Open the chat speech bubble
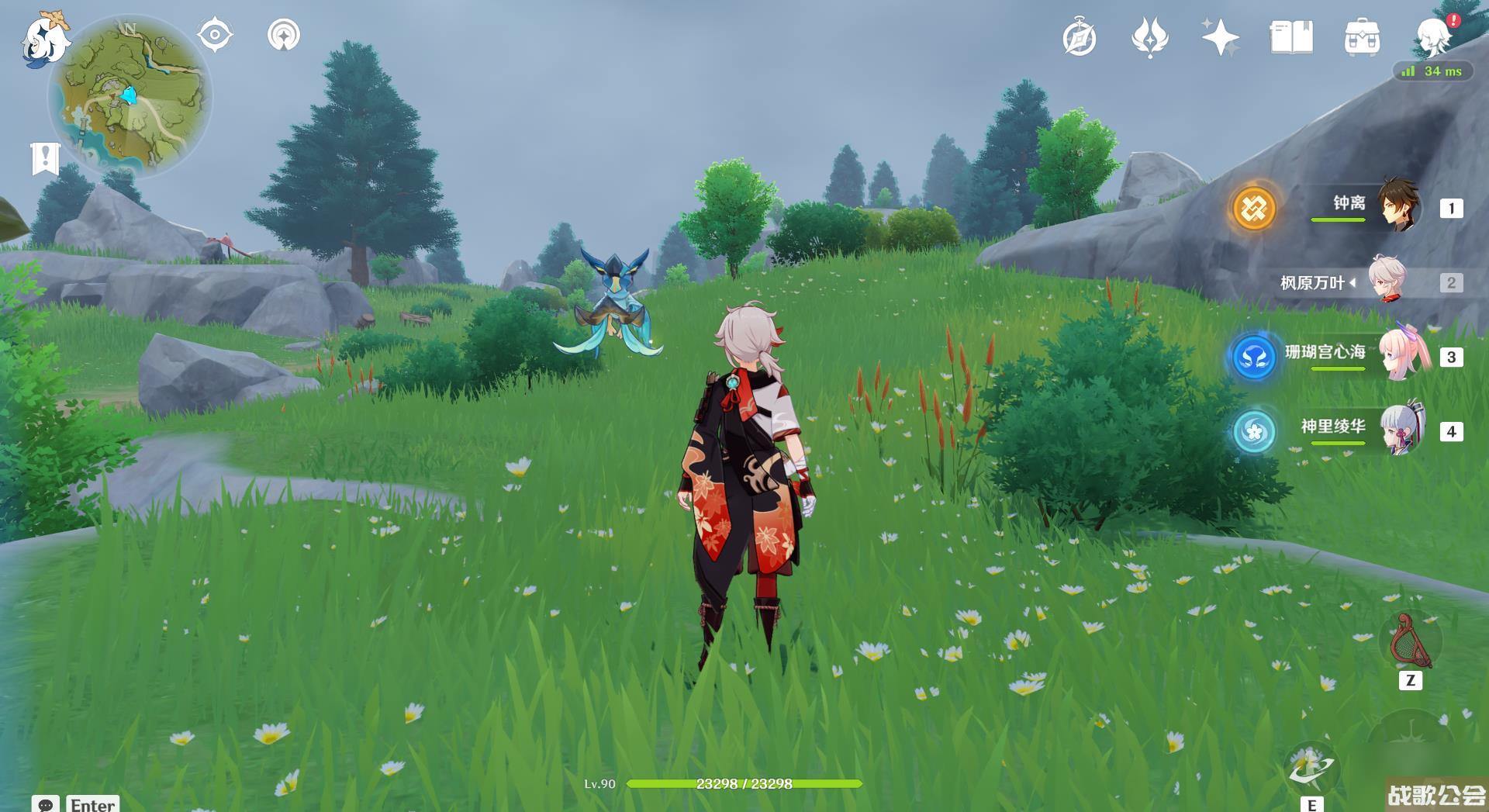Image resolution: width=1489 pixels, height=812 pixels. click(x=45, y=804)
